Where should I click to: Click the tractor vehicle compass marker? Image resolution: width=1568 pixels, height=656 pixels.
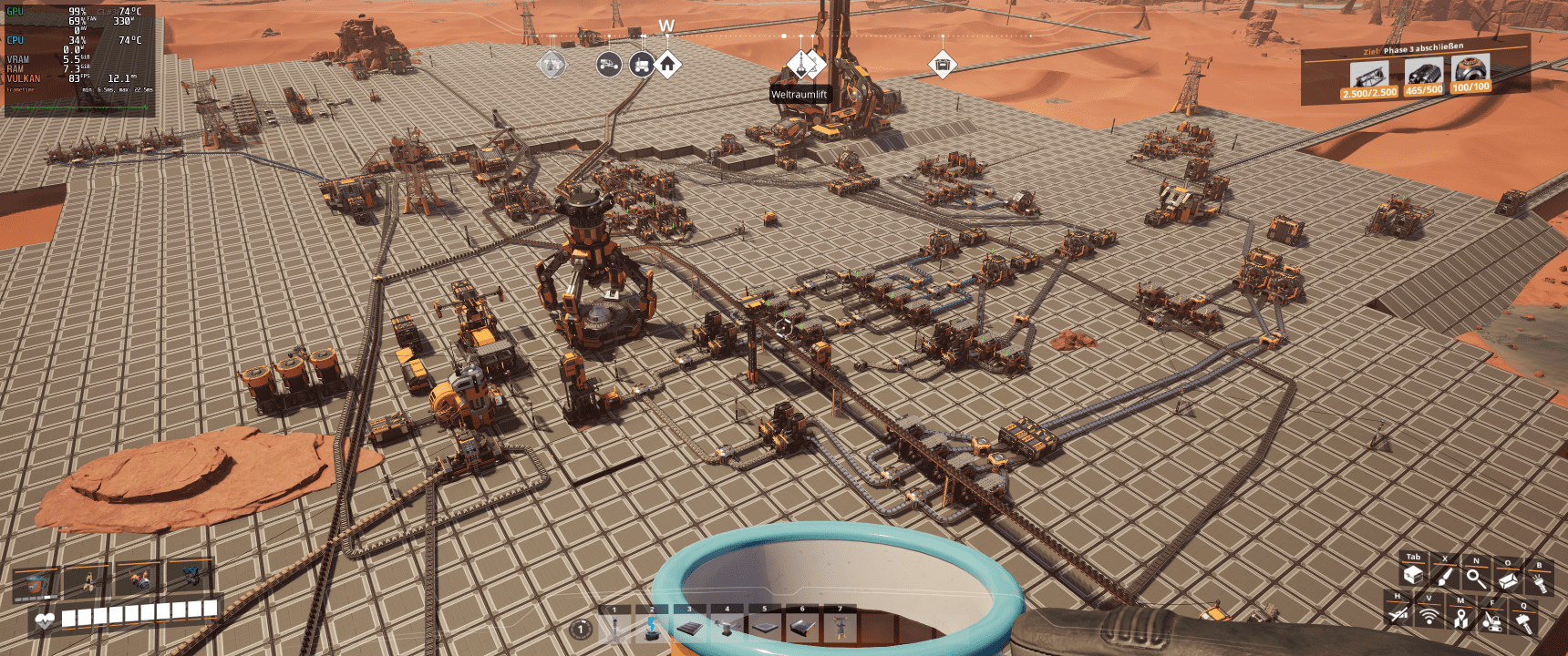point(609,65)
